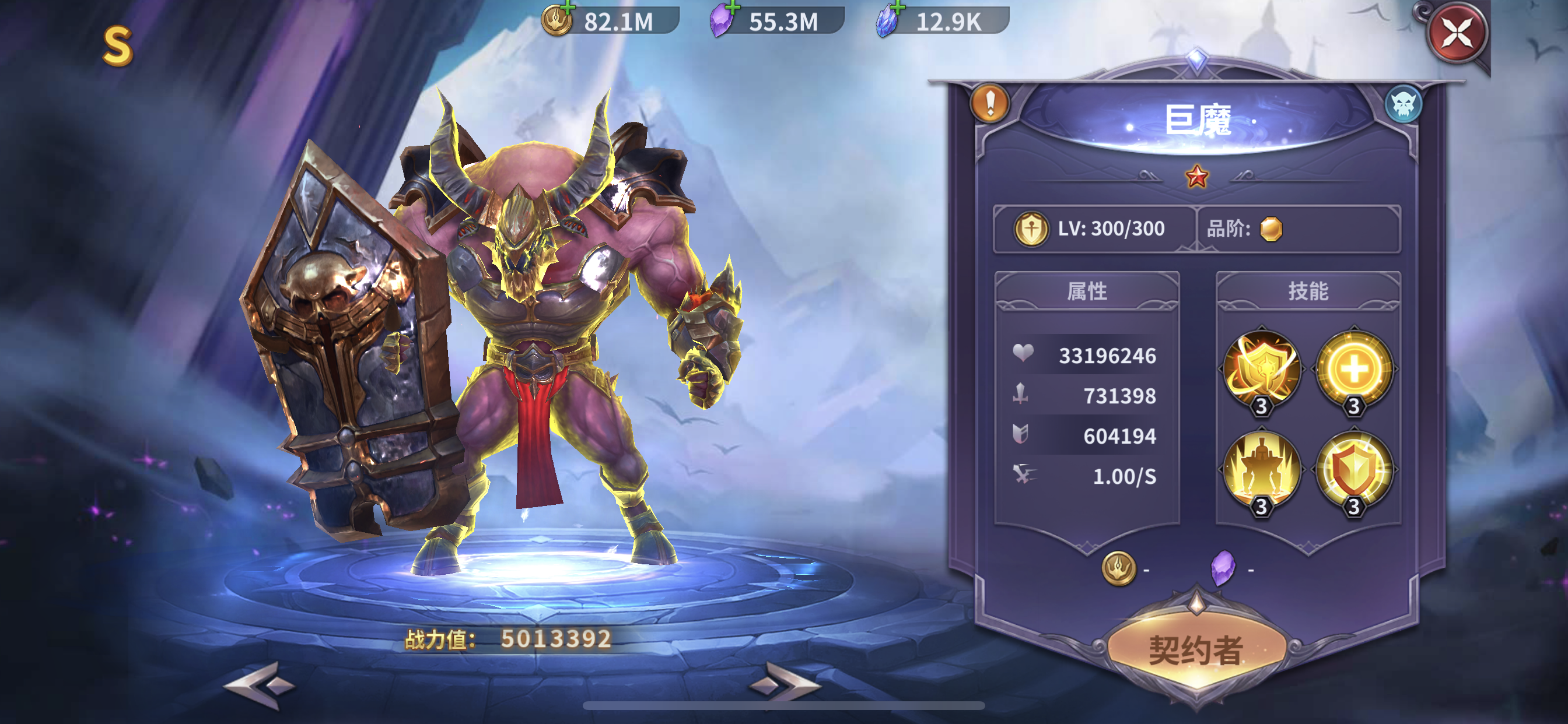Open the orange exclamation info icon
The width and height of the screenshot is (1568, 724).
[990, 103]
